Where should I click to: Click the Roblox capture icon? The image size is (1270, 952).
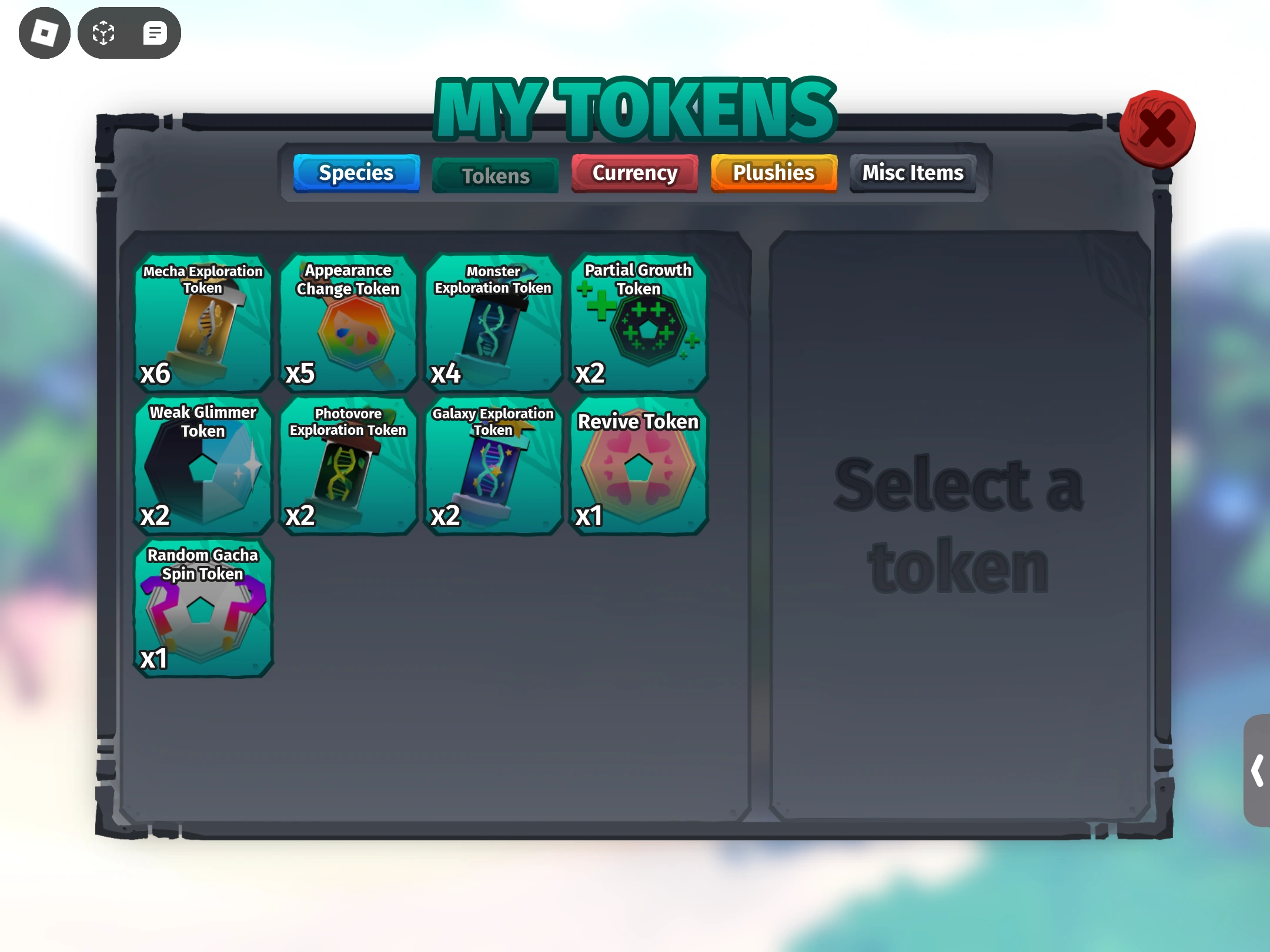click(x=103, y=32)
